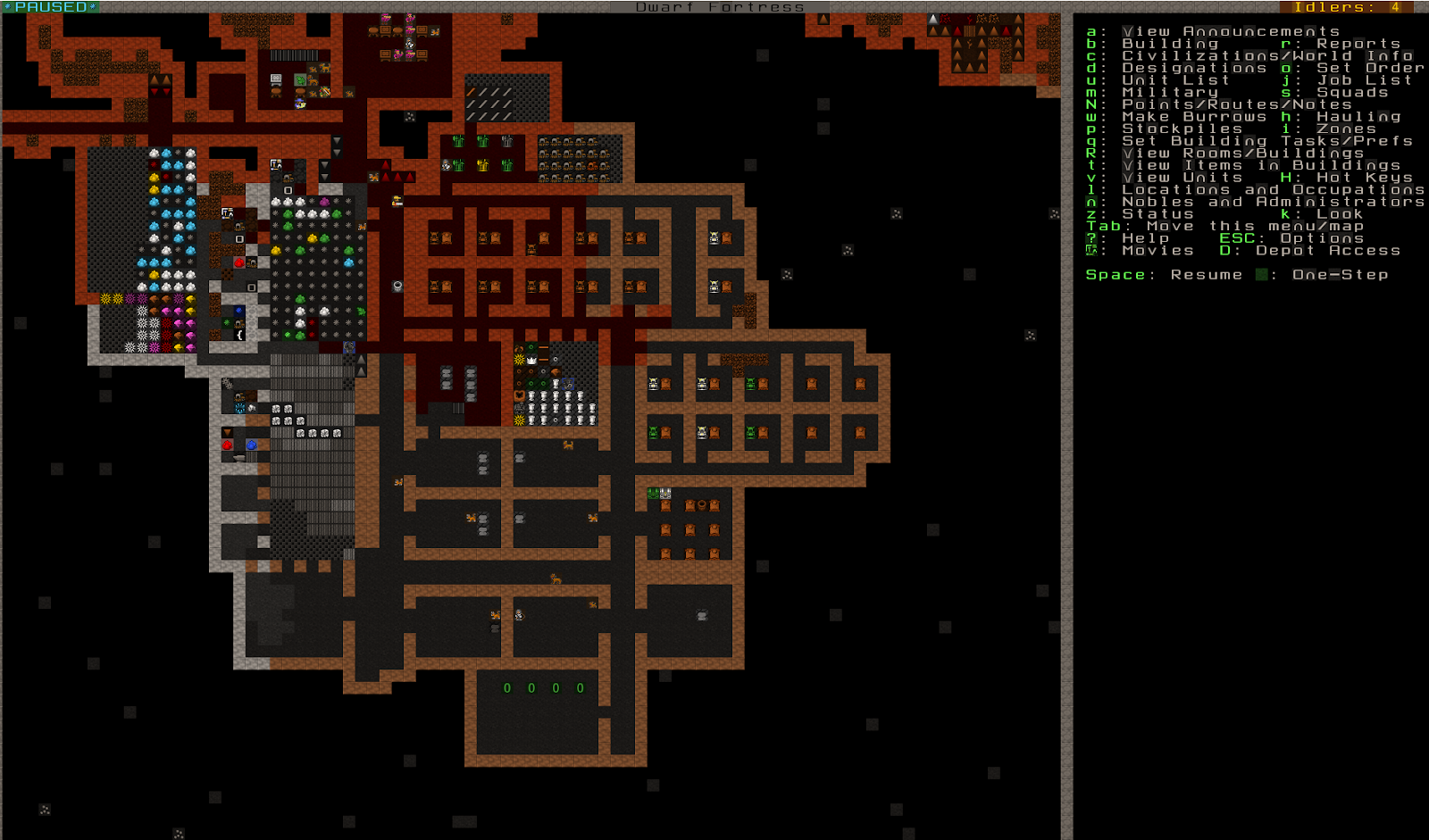Open Nobles and Administrators
Viewport: 1429px width, 840px height.
1273,202
